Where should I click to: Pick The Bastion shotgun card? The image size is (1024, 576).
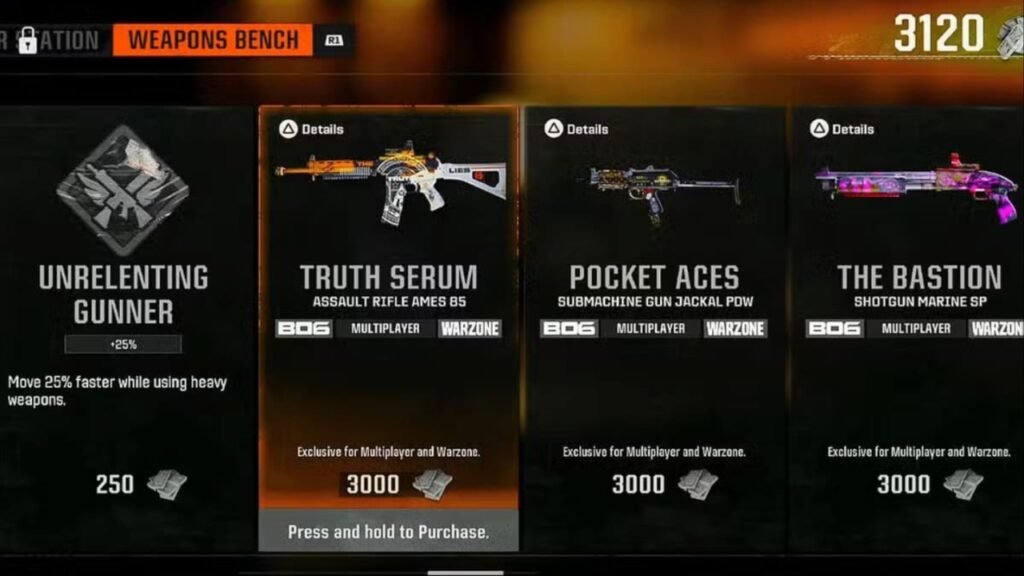pos(918,290)
